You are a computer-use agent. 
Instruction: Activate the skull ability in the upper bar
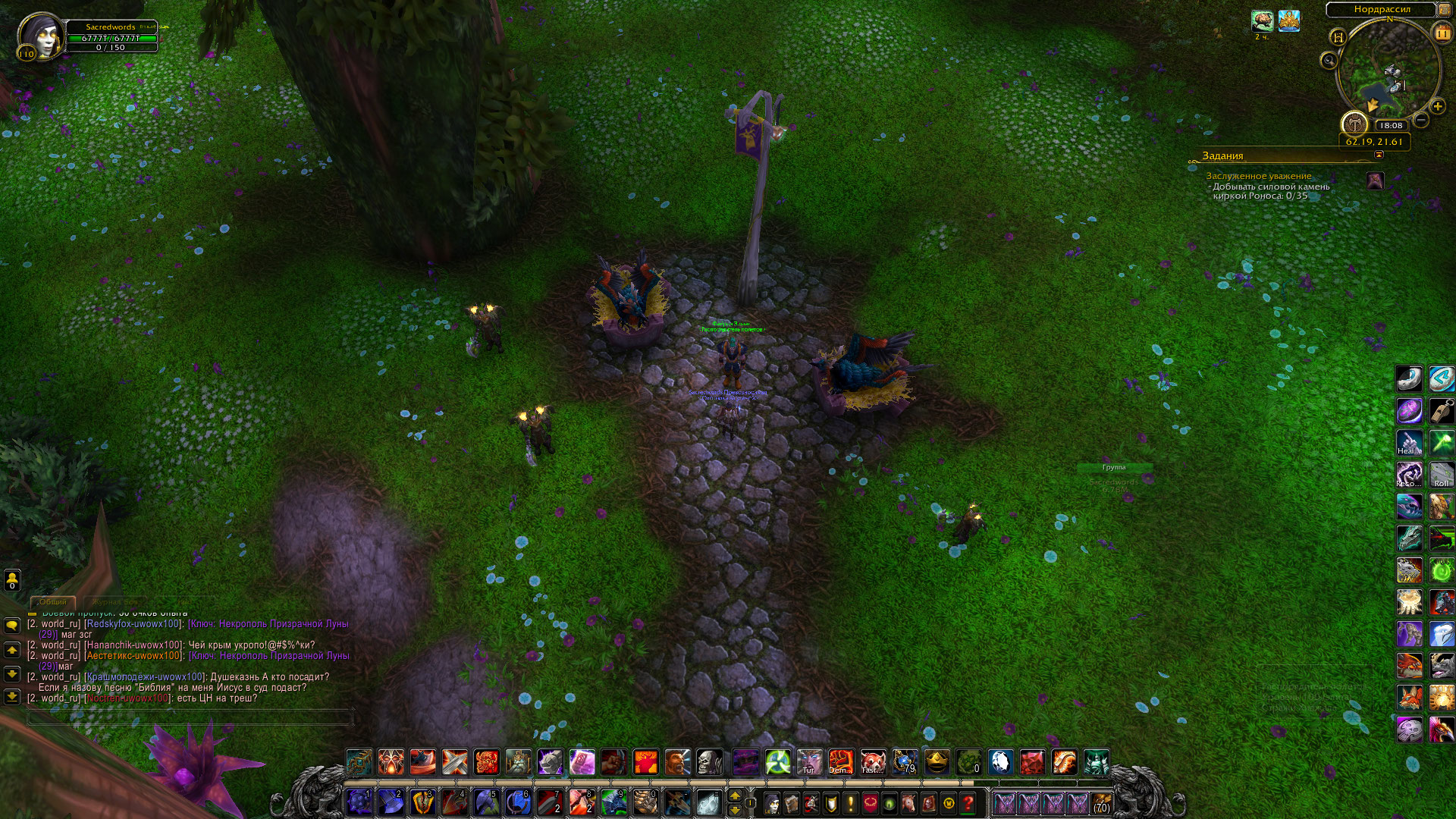tap(710, 761)
